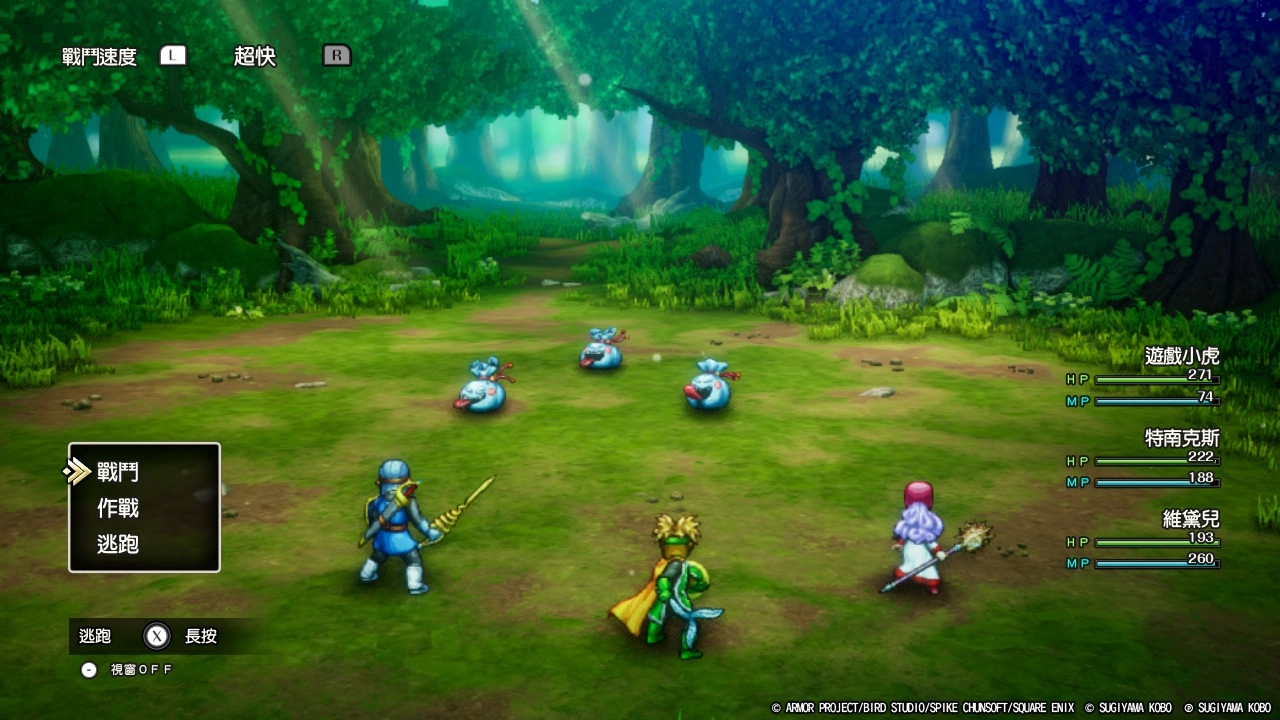Select party member 特南克斯
Image resolution: width=1280 pixels, height=720 pixels.
(1181, 438)
